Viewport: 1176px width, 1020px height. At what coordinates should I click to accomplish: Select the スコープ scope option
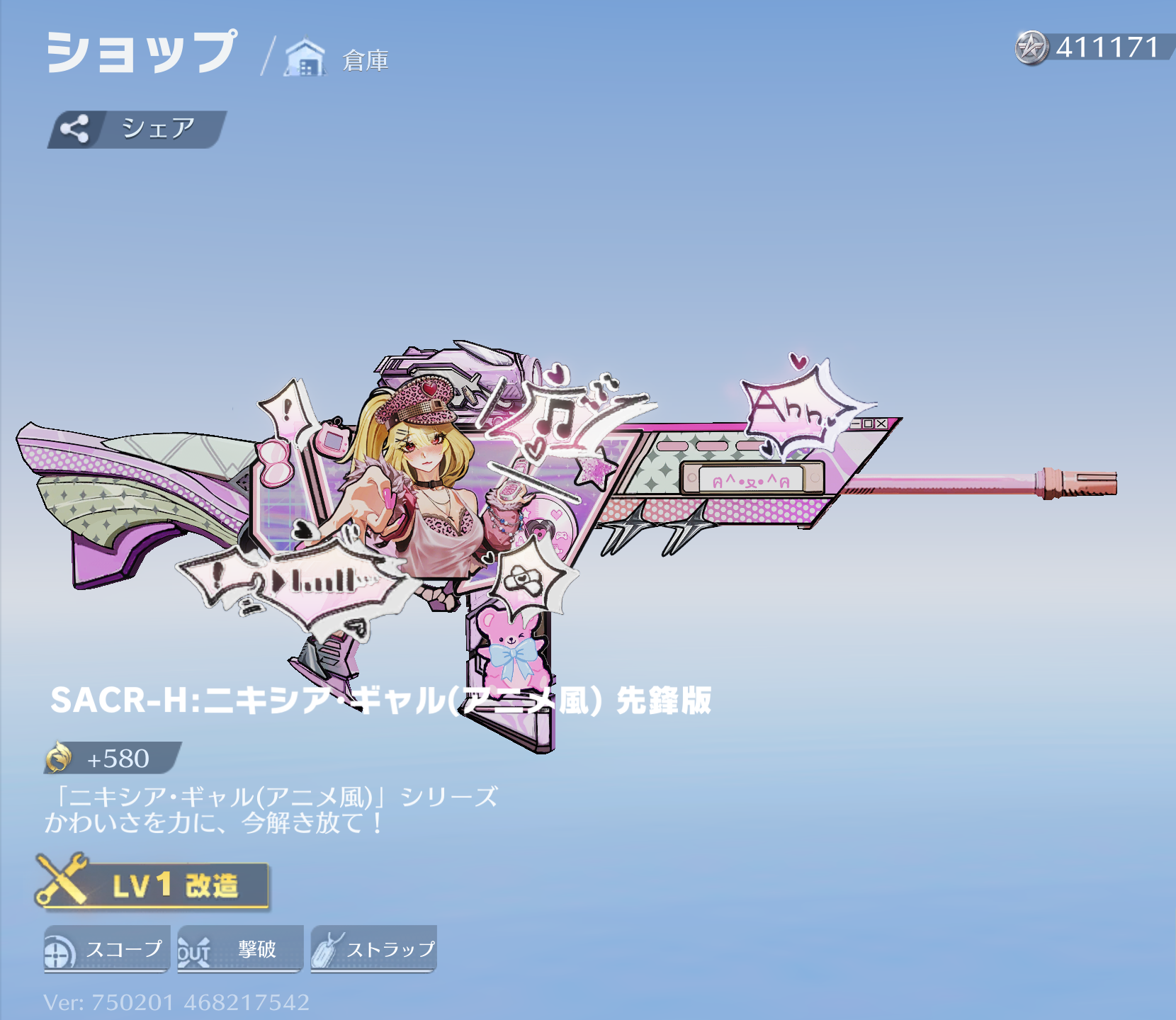(x=106, y=949)
